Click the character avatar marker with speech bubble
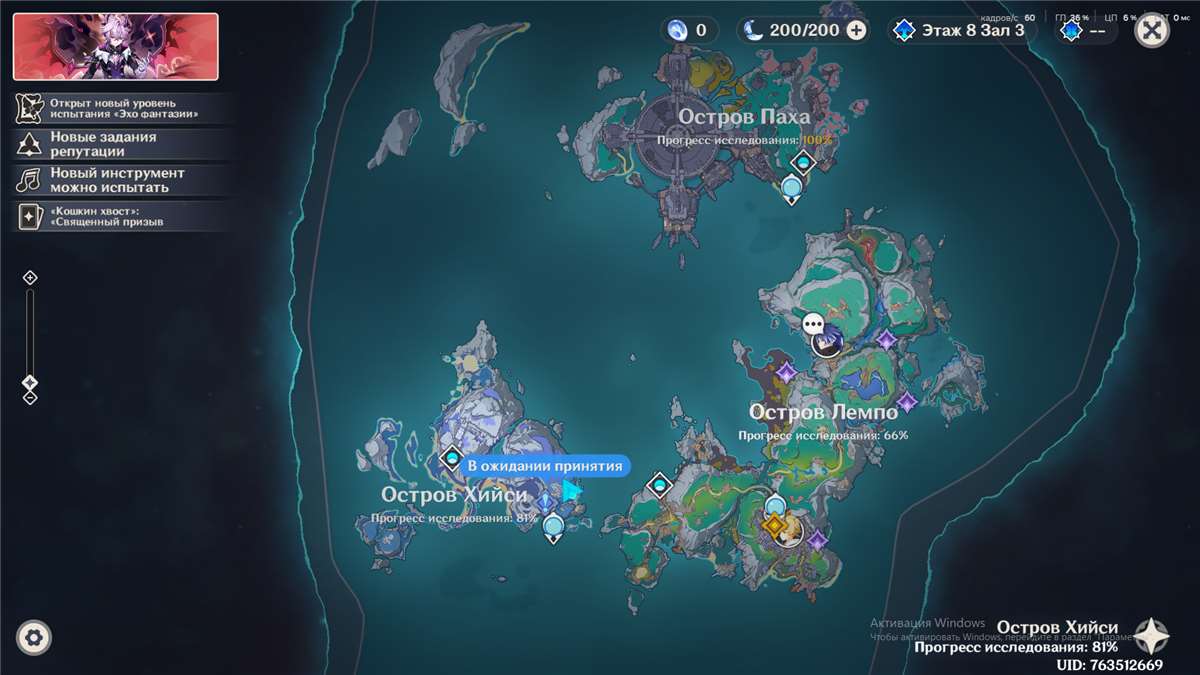The image size is (1200, 675). (826, 342)
